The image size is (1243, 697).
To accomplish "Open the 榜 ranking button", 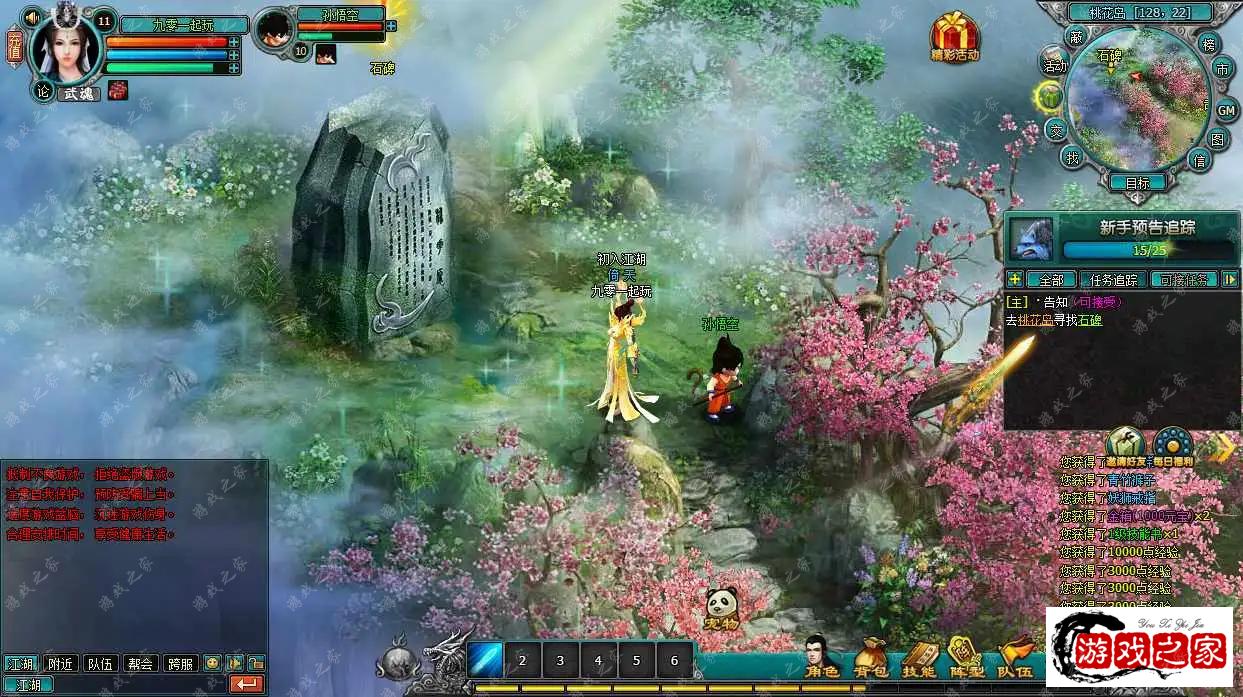I will click(1209, 44).
